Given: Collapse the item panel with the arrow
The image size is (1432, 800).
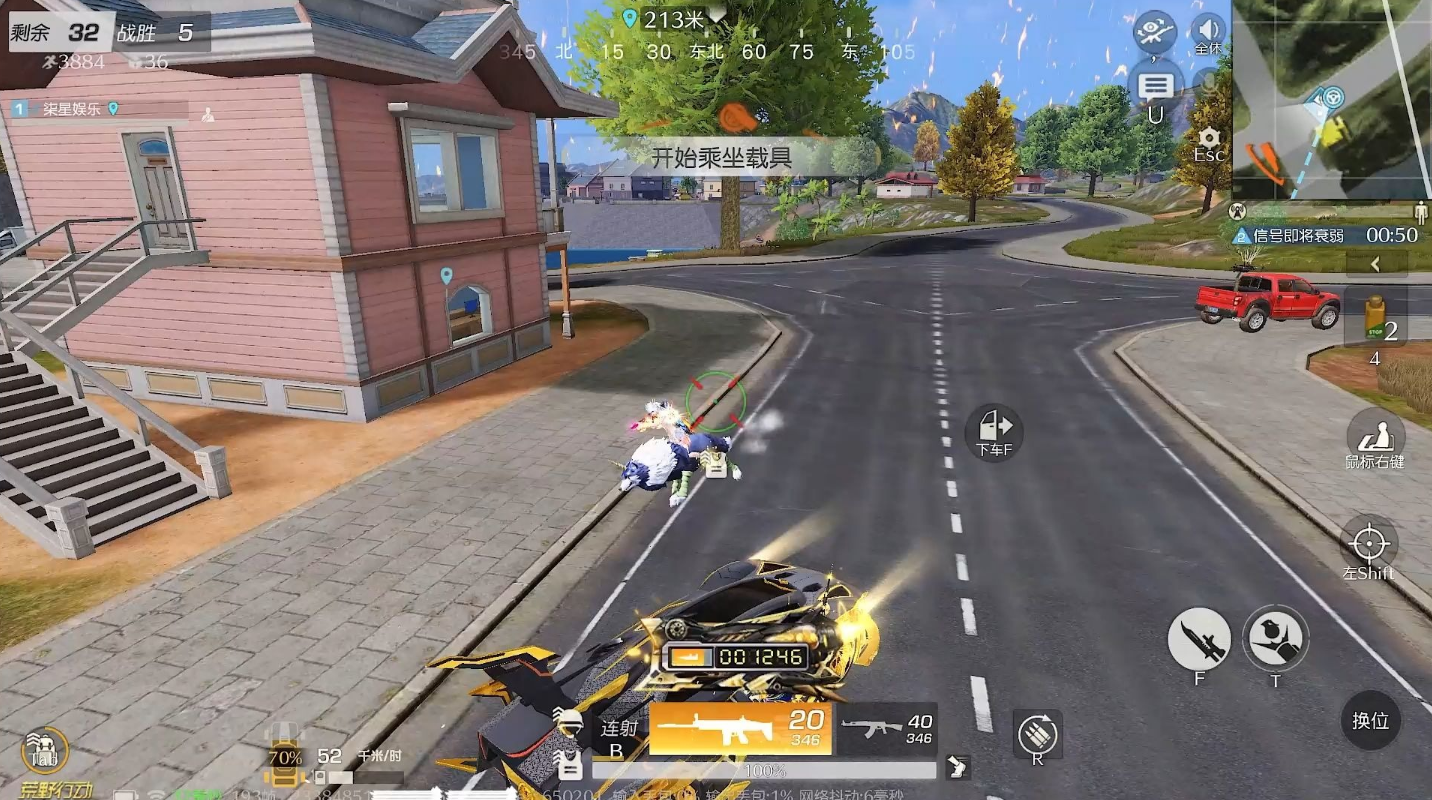Looking at the screenshot, I should click(x=1376, y=264).
